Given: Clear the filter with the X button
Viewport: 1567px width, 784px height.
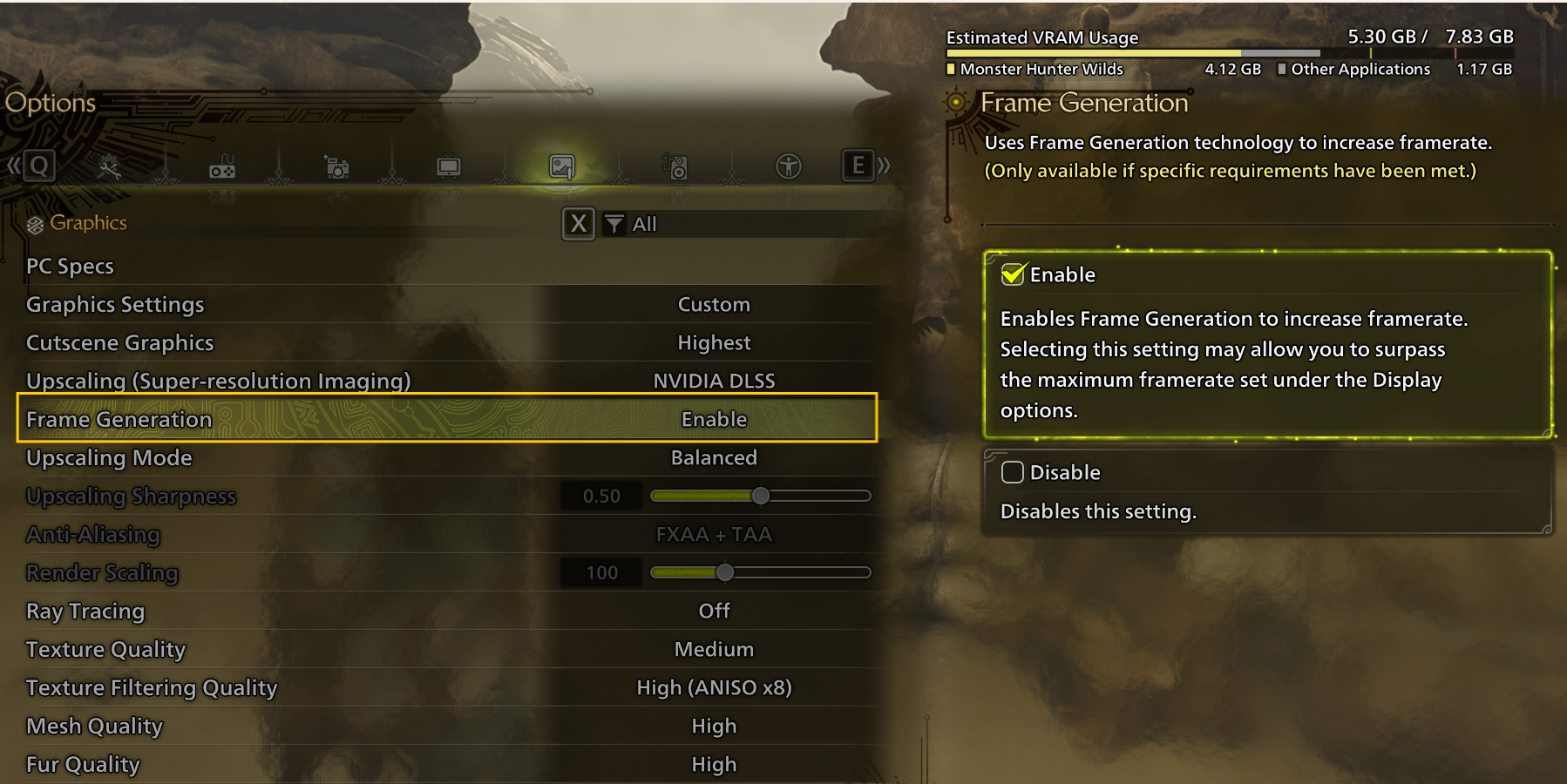Looking at the screenshot, I should coord(578,224).
